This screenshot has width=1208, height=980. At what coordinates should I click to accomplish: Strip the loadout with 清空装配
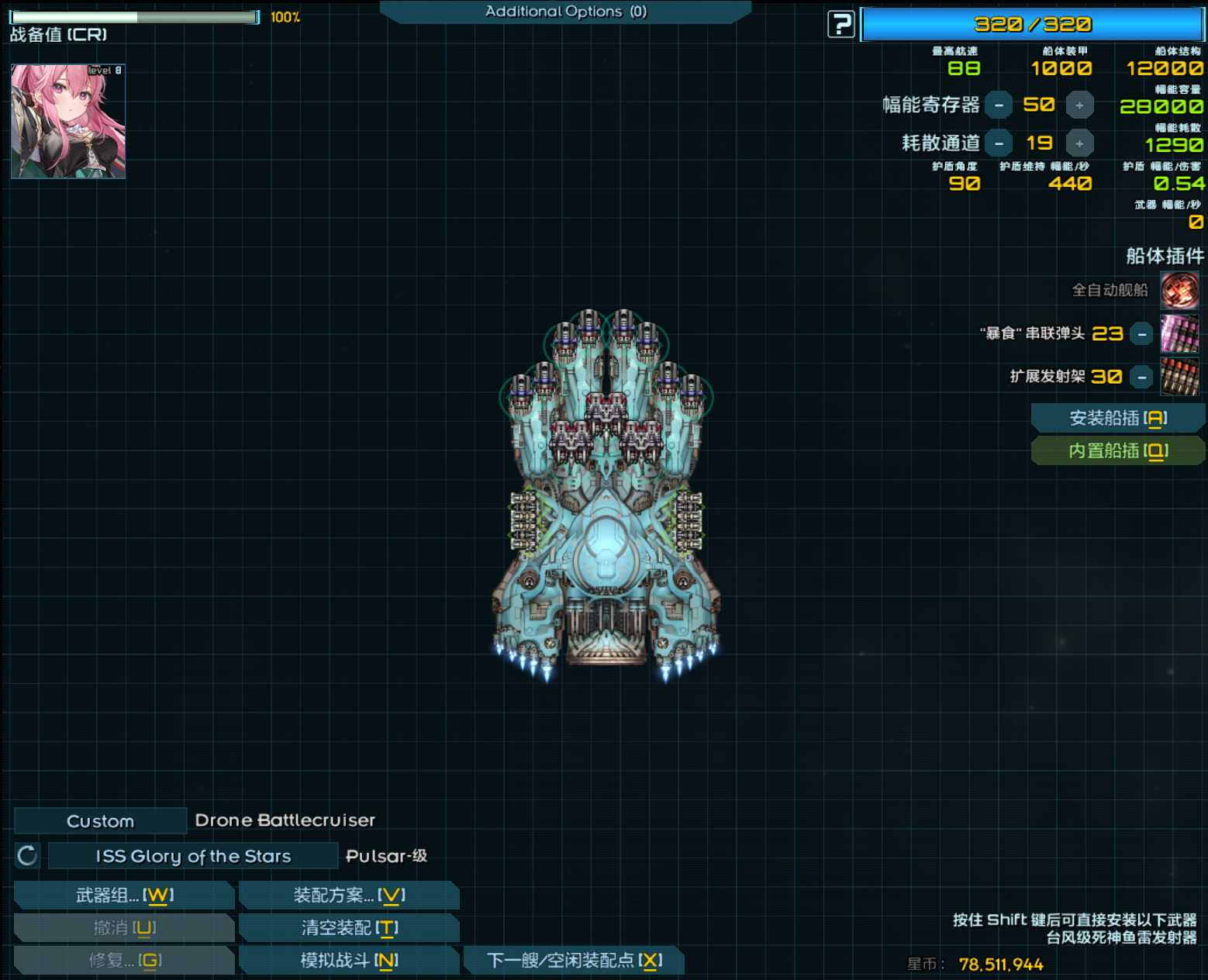coord(349,928)
